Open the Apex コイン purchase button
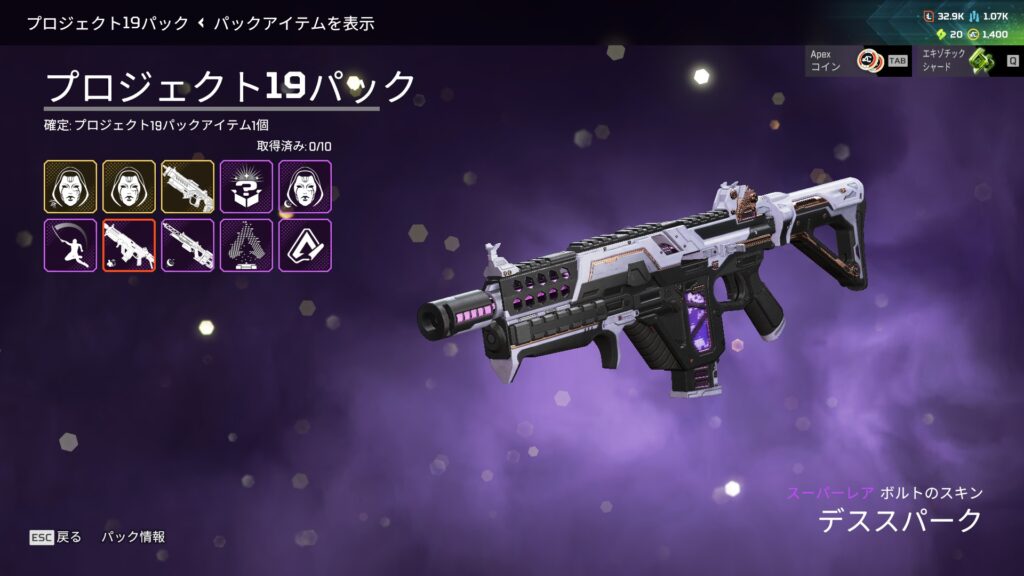 coord(856,61)
